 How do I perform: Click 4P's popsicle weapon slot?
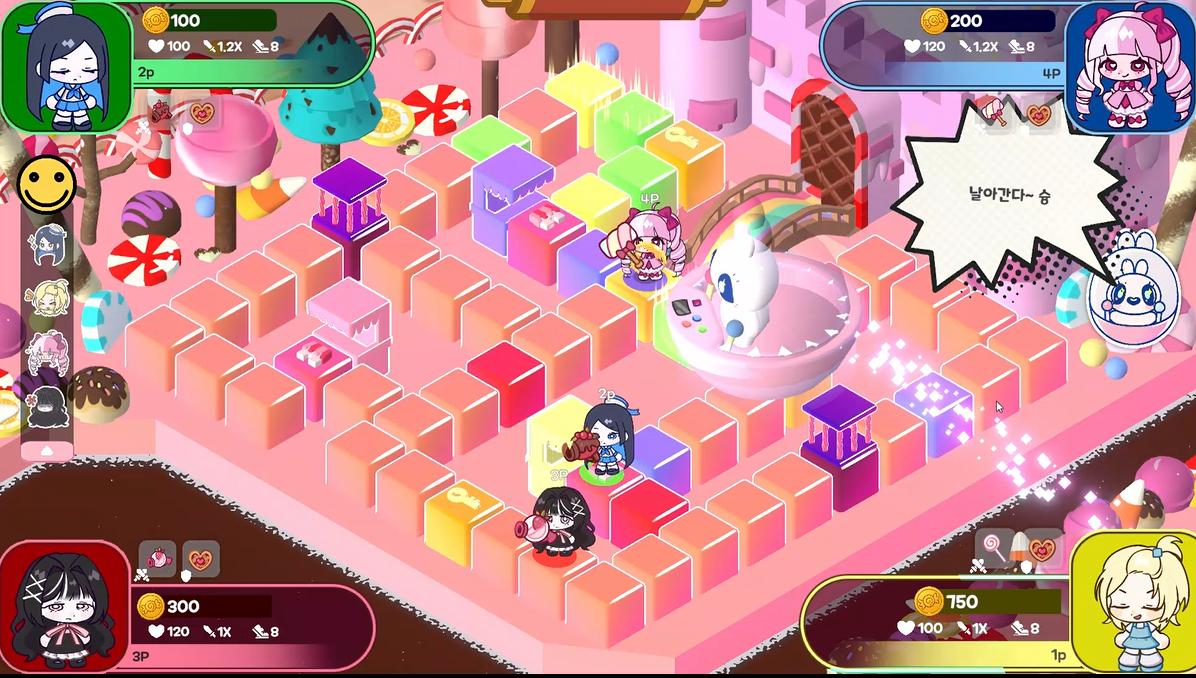(x=997, y=113)
